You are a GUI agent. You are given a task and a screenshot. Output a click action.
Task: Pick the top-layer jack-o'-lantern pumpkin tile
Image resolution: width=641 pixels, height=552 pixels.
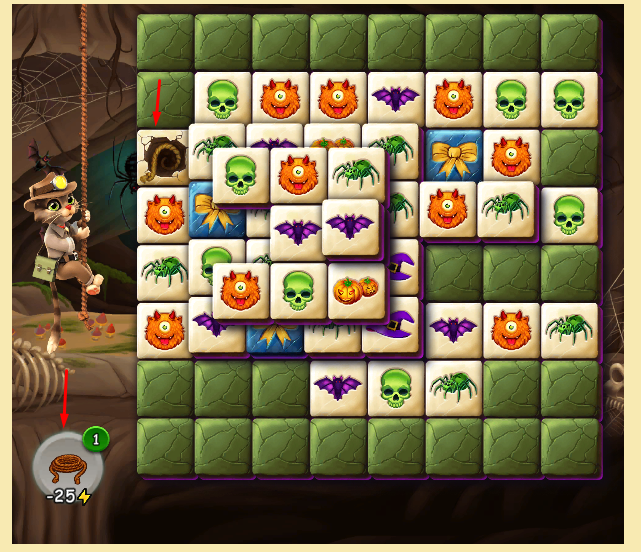pos(357,290)
